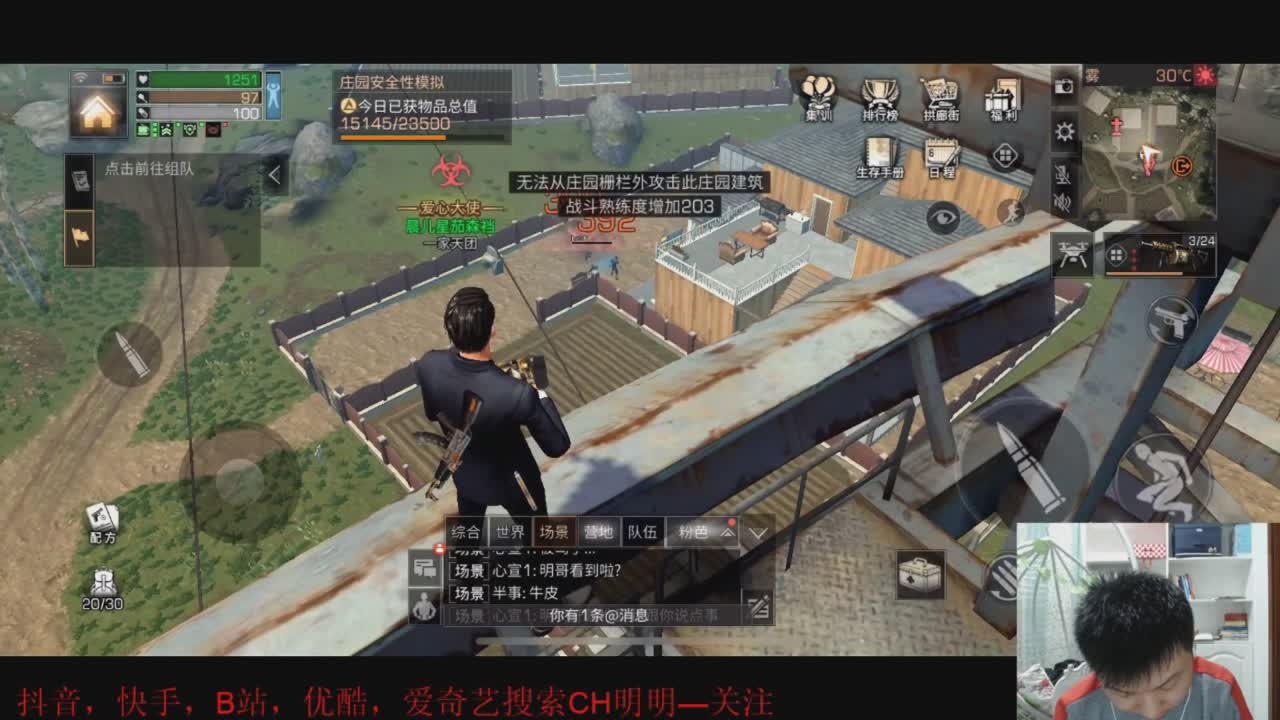Image resolution: width=1280 pixels, height=720 pixels.
Task: Open the chat message compose button
Action: point(758,604)
